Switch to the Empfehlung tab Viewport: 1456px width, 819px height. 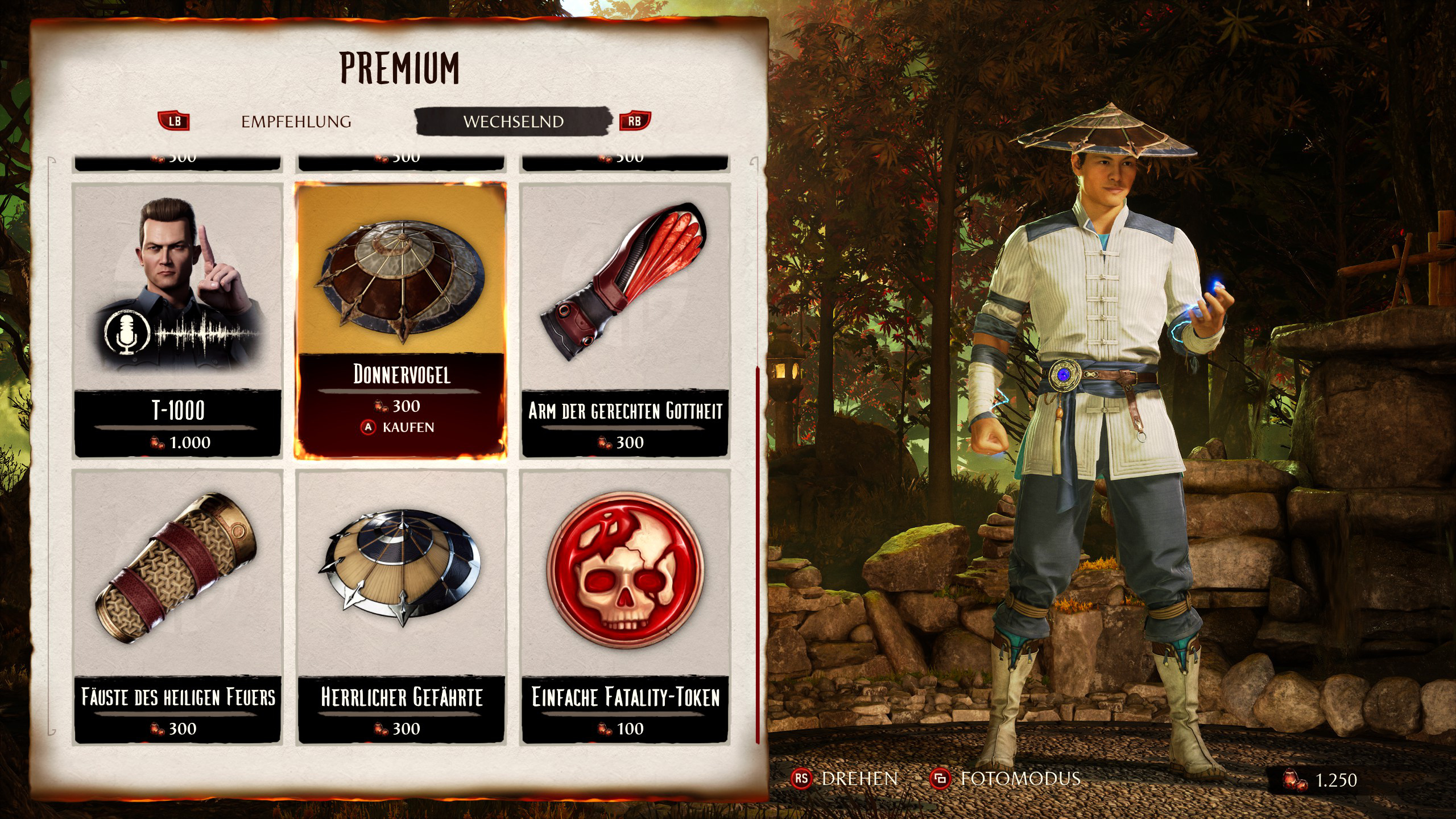296,122
